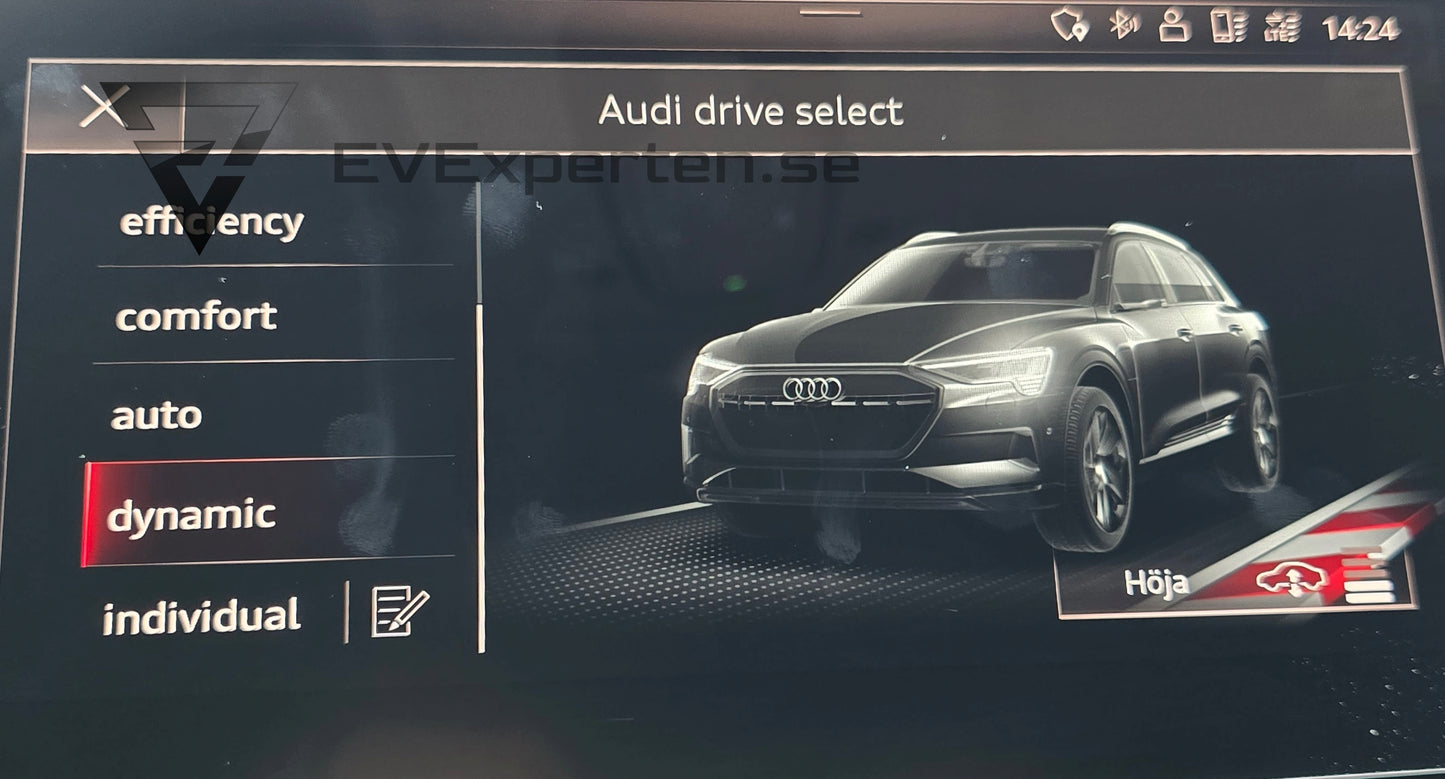Screen dimensions: 1445x779
Task: Activate the dynamic drive mode
Action: (x=192, y=515)
